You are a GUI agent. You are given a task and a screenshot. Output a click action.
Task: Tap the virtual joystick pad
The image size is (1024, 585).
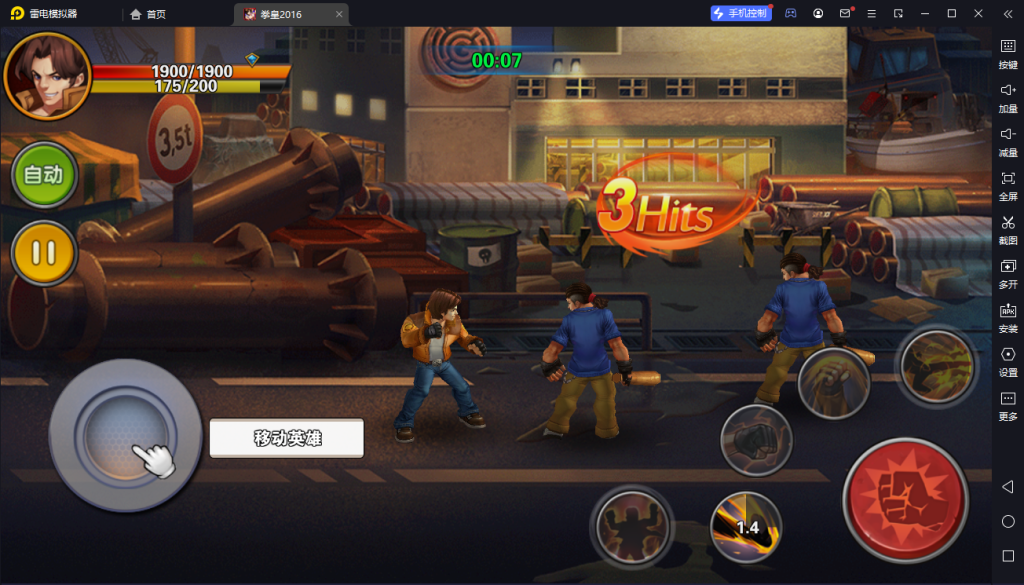(x=126, y=435)
